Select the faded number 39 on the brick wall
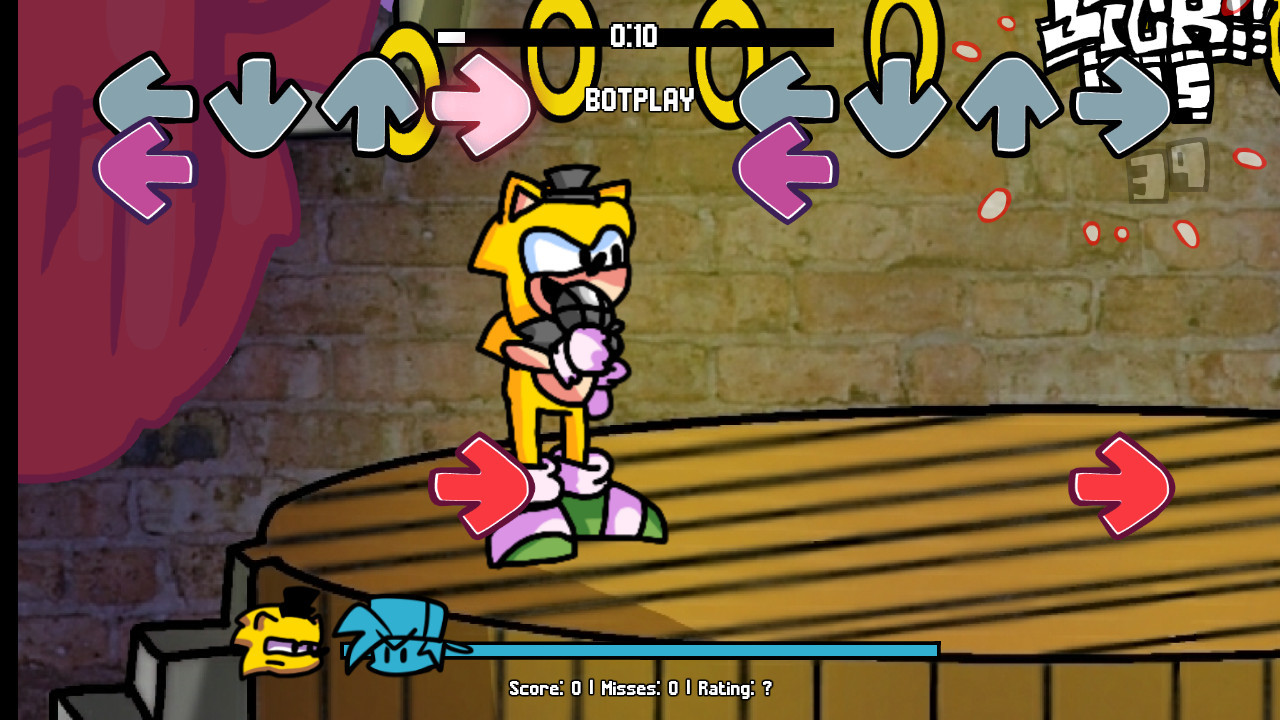 click(x=1168, y=170)
